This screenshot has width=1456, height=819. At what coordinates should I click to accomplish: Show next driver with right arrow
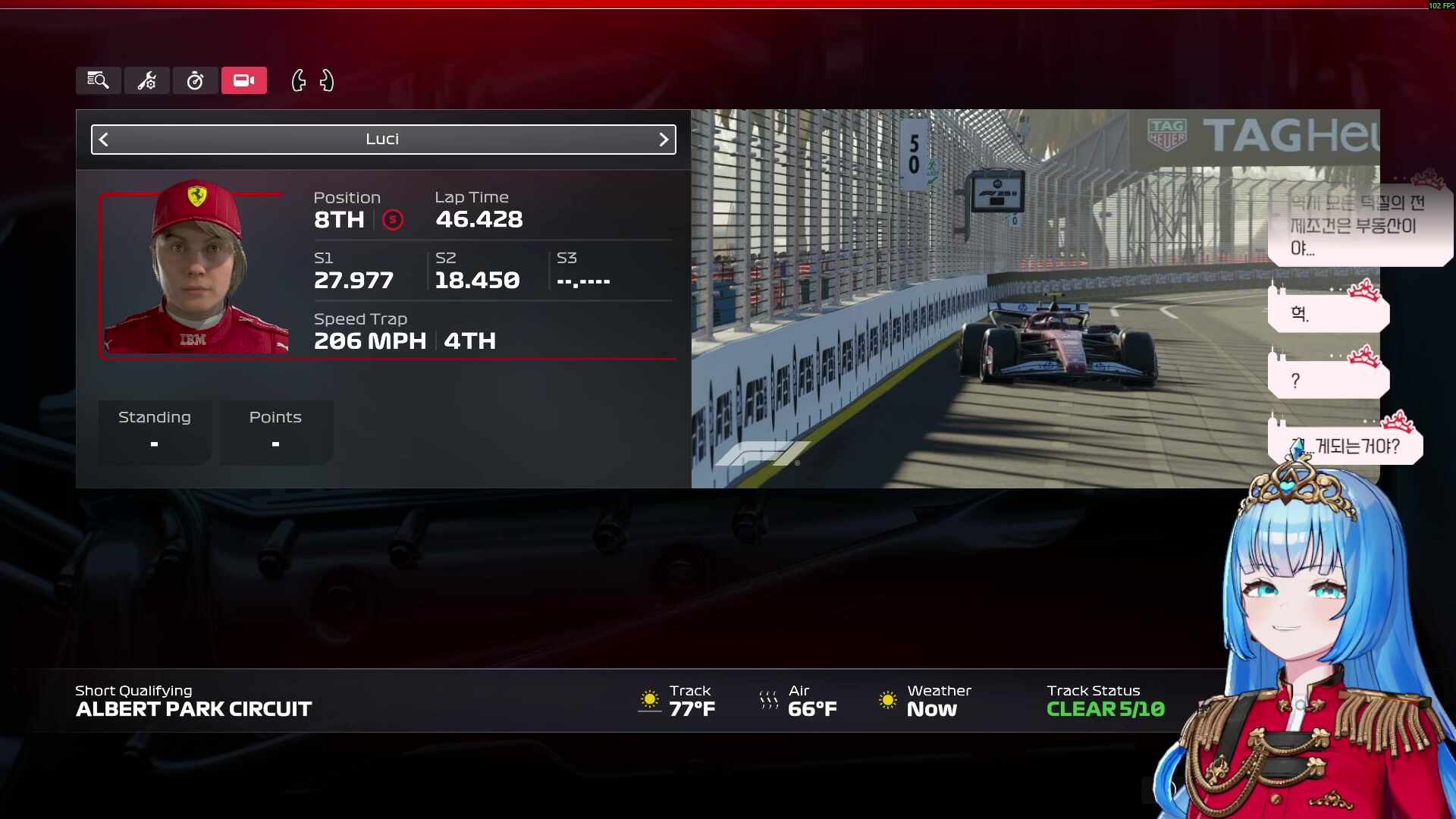(x=664, y=140)
